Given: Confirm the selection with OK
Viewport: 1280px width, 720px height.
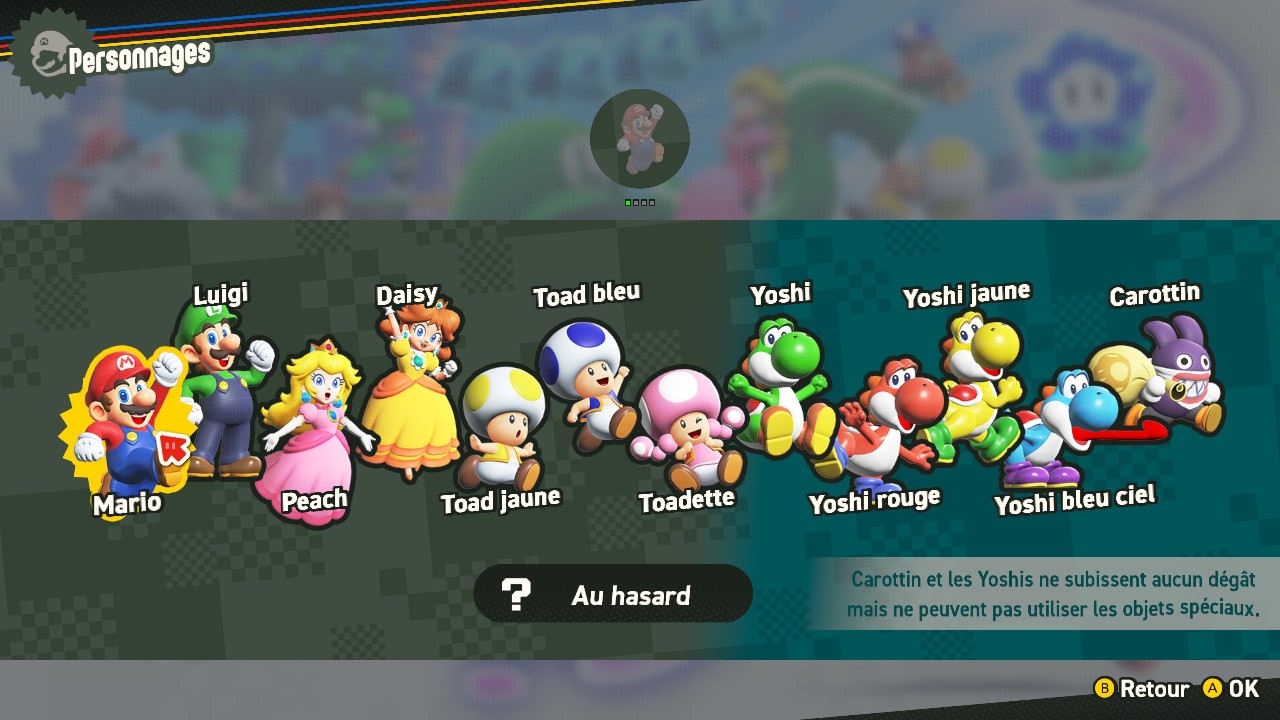Looking at the screenshot, I should (x=1232, y=689).
